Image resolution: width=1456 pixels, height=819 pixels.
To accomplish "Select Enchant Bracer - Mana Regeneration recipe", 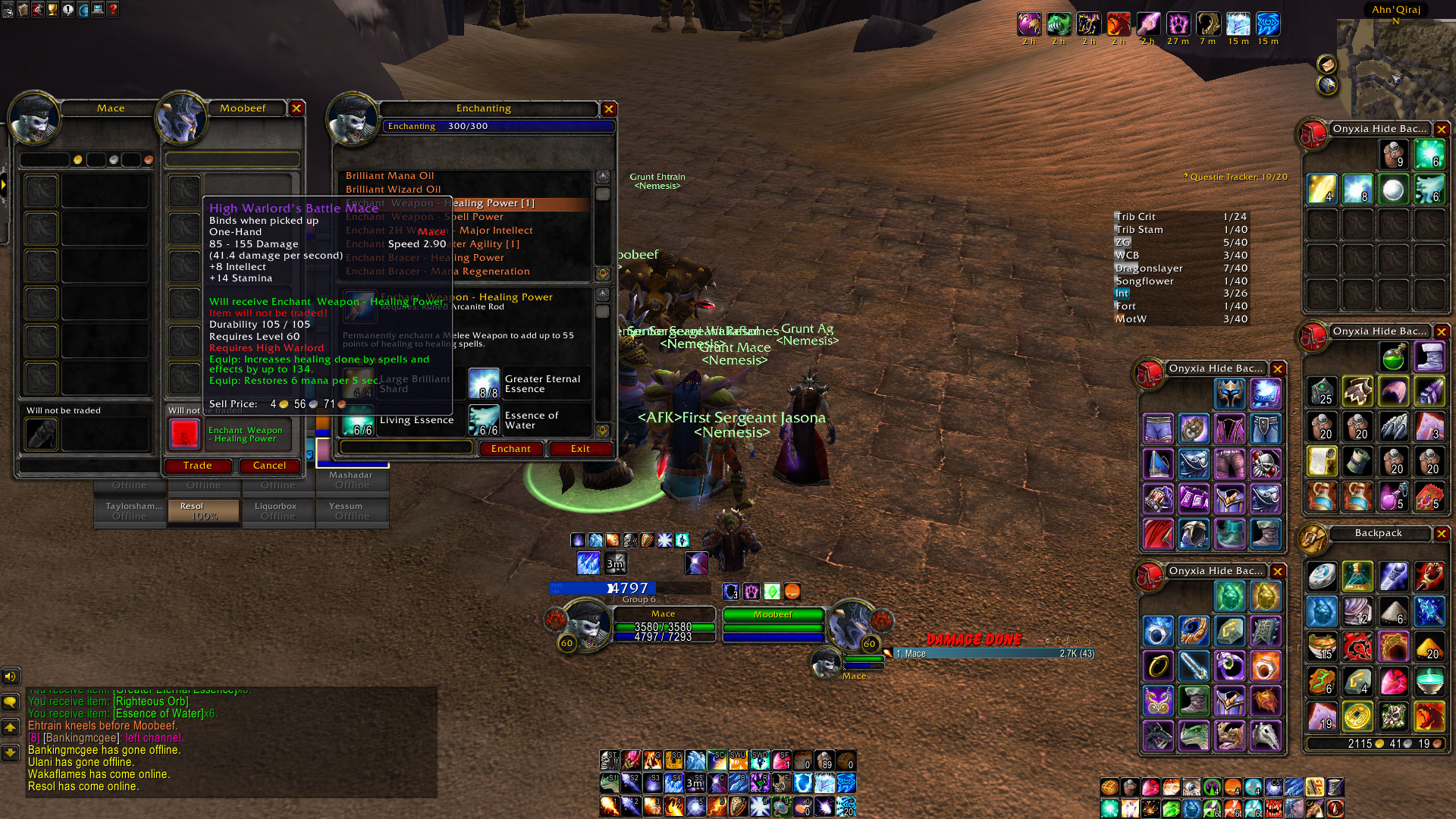I will point(438,271).
